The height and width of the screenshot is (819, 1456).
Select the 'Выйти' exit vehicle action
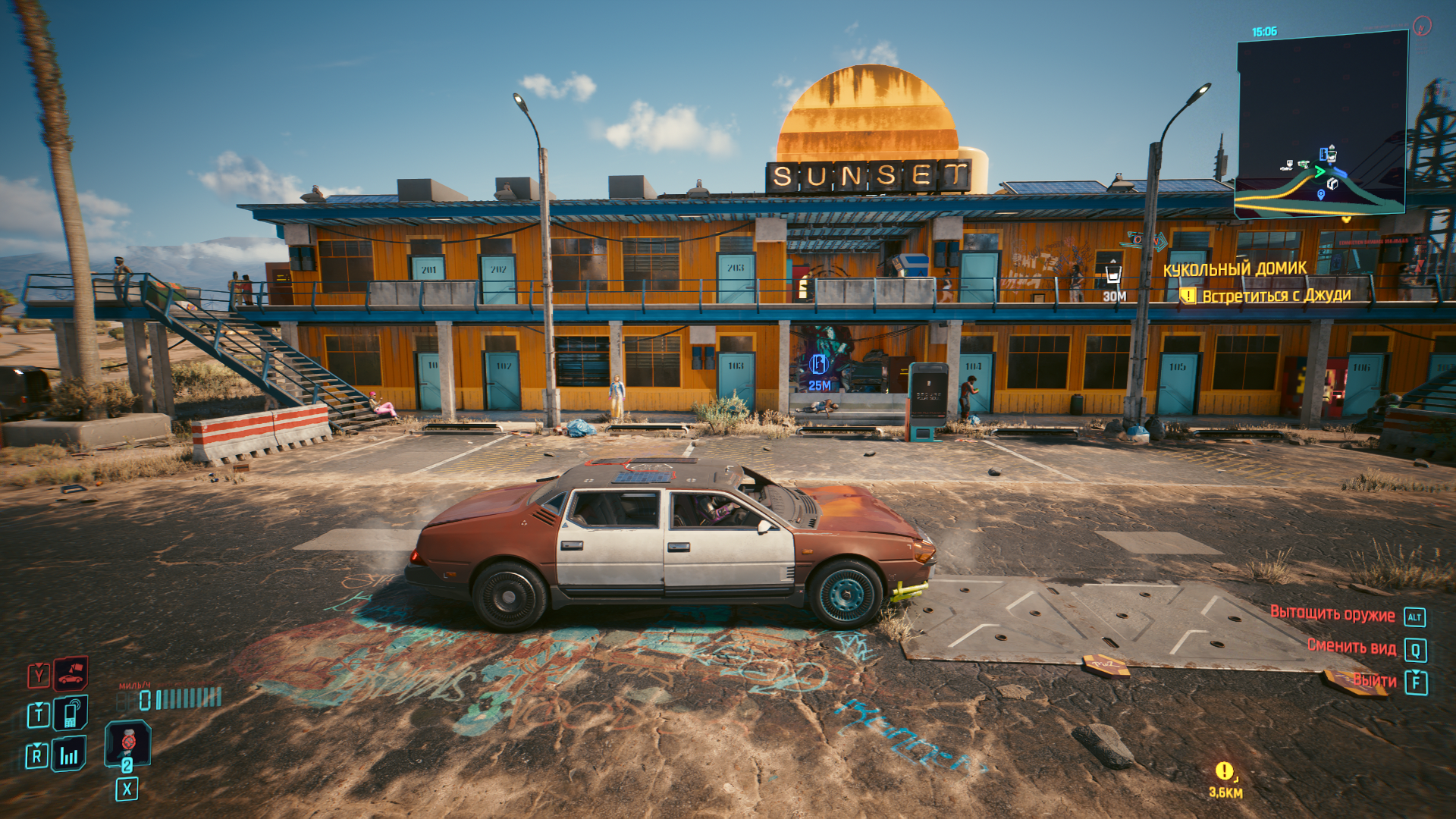click(1375, 681)
